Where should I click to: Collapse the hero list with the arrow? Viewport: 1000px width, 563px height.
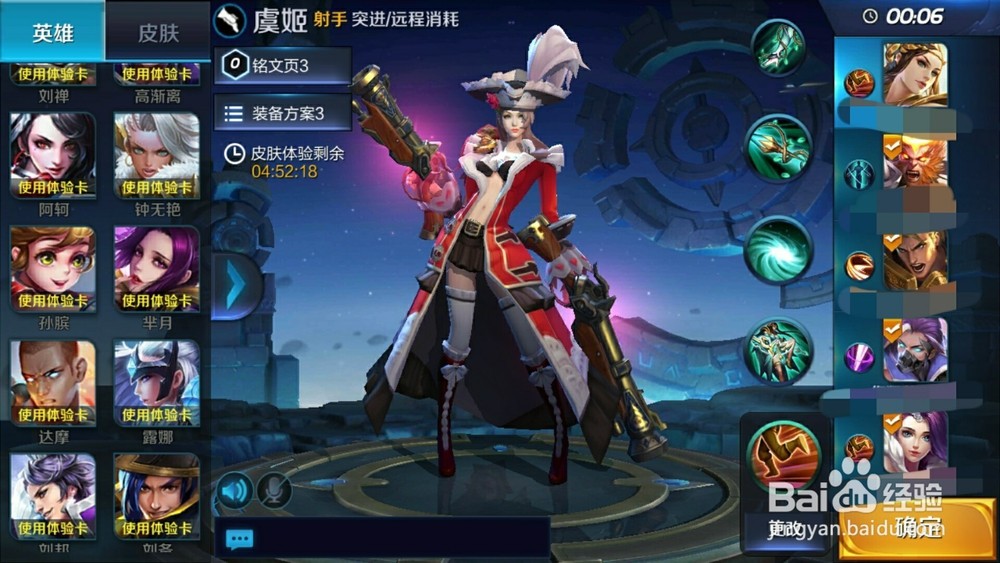tap(235, 287)
